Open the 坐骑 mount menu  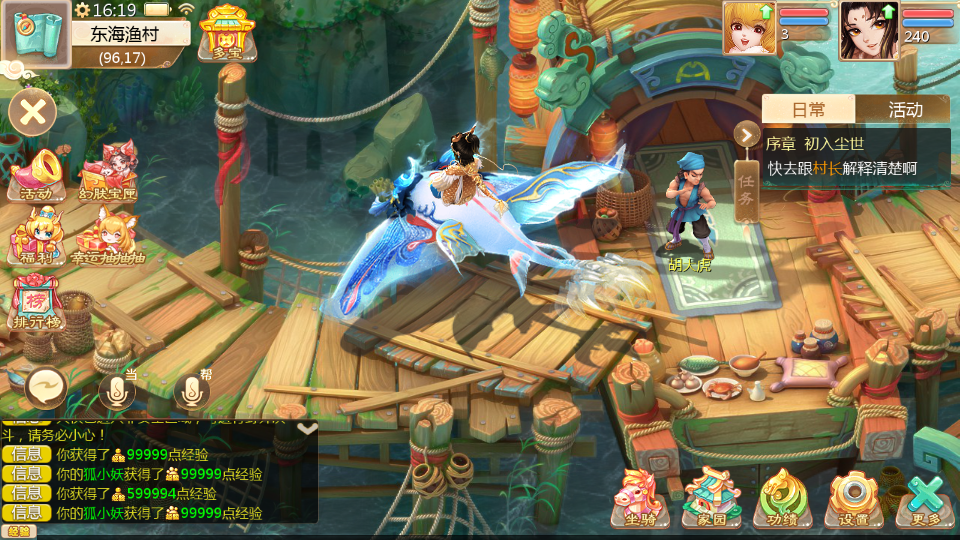(641, 497)
